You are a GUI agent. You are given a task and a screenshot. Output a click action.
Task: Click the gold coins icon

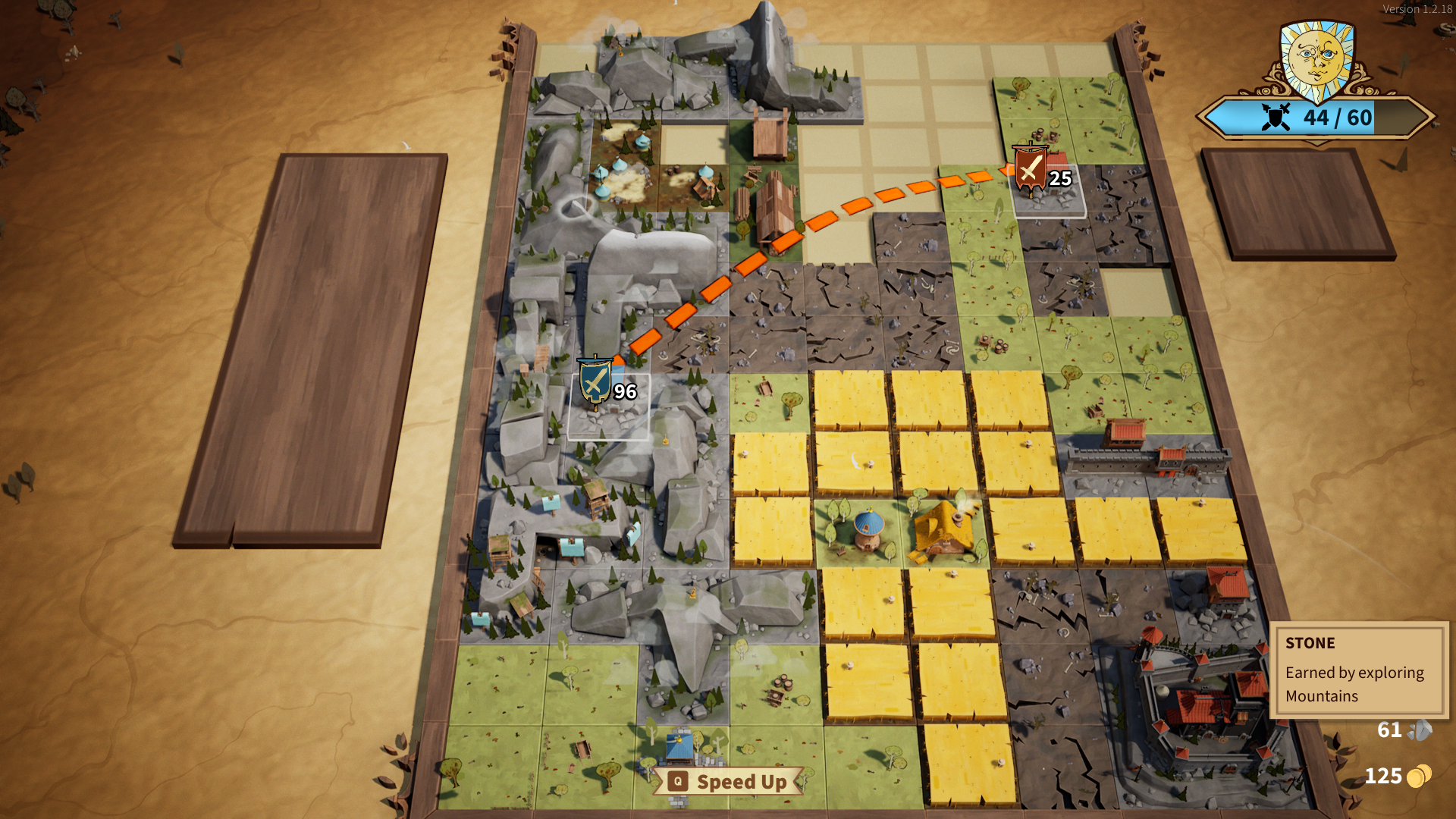pyautogui.click(x=1419, y=776)
